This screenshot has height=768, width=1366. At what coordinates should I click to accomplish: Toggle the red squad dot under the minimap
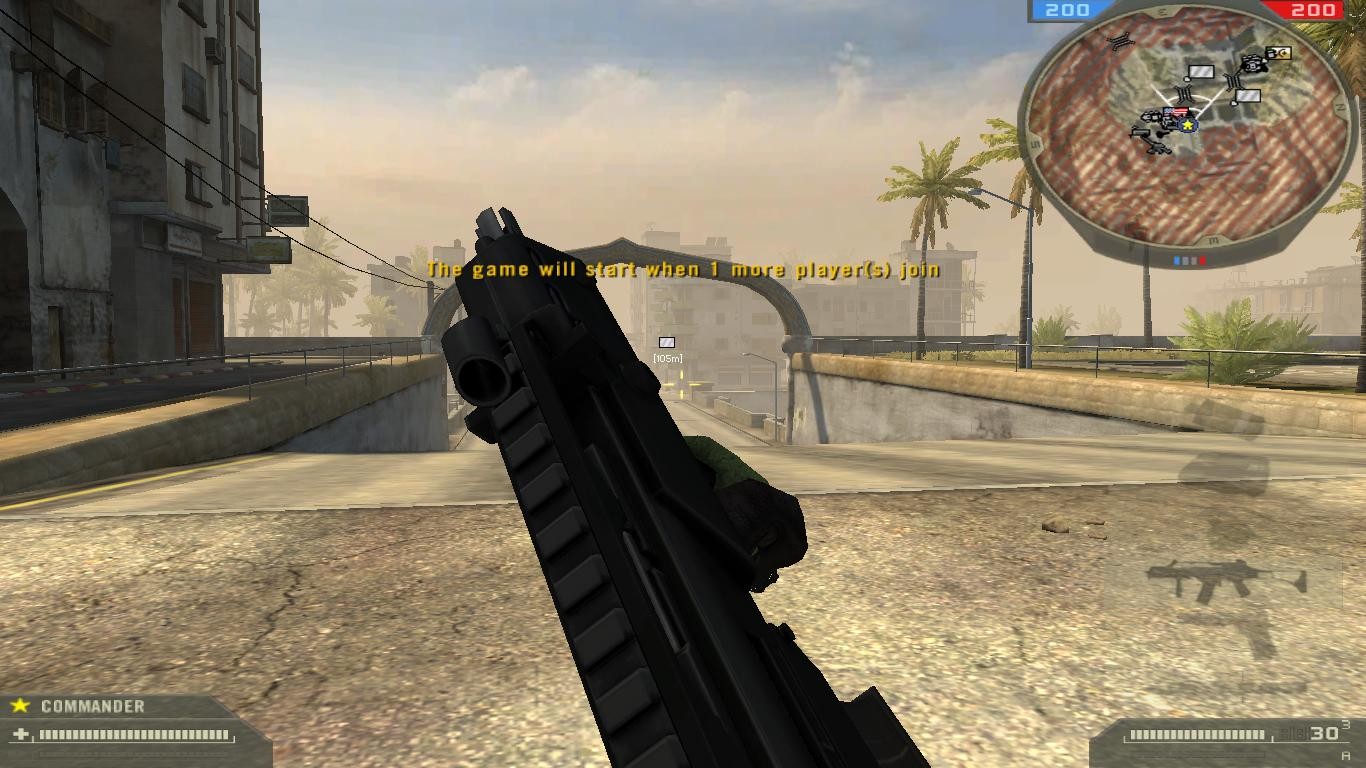(x=1201, y=260)
